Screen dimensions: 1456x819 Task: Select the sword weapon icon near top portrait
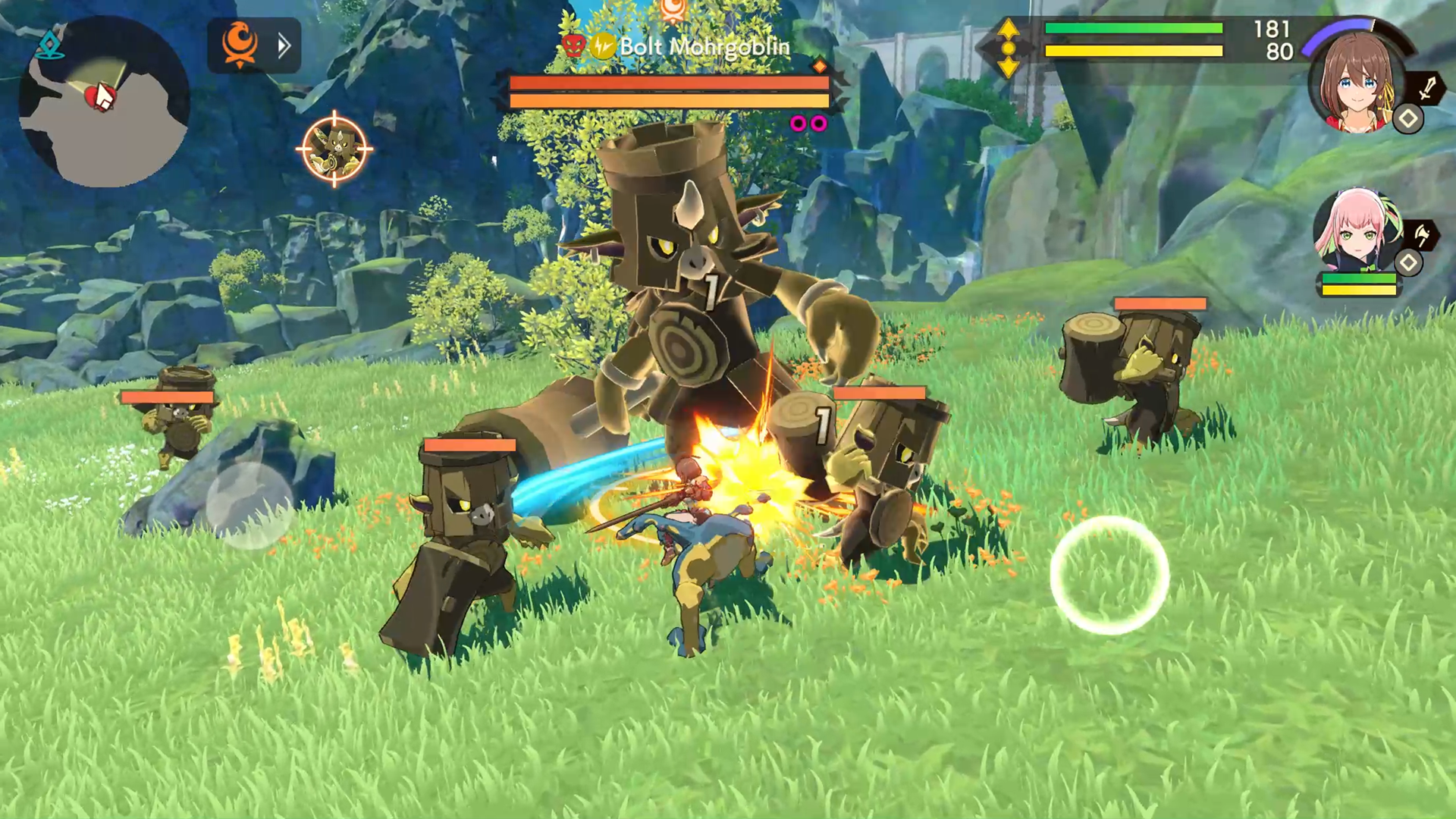click(1426, 89)
